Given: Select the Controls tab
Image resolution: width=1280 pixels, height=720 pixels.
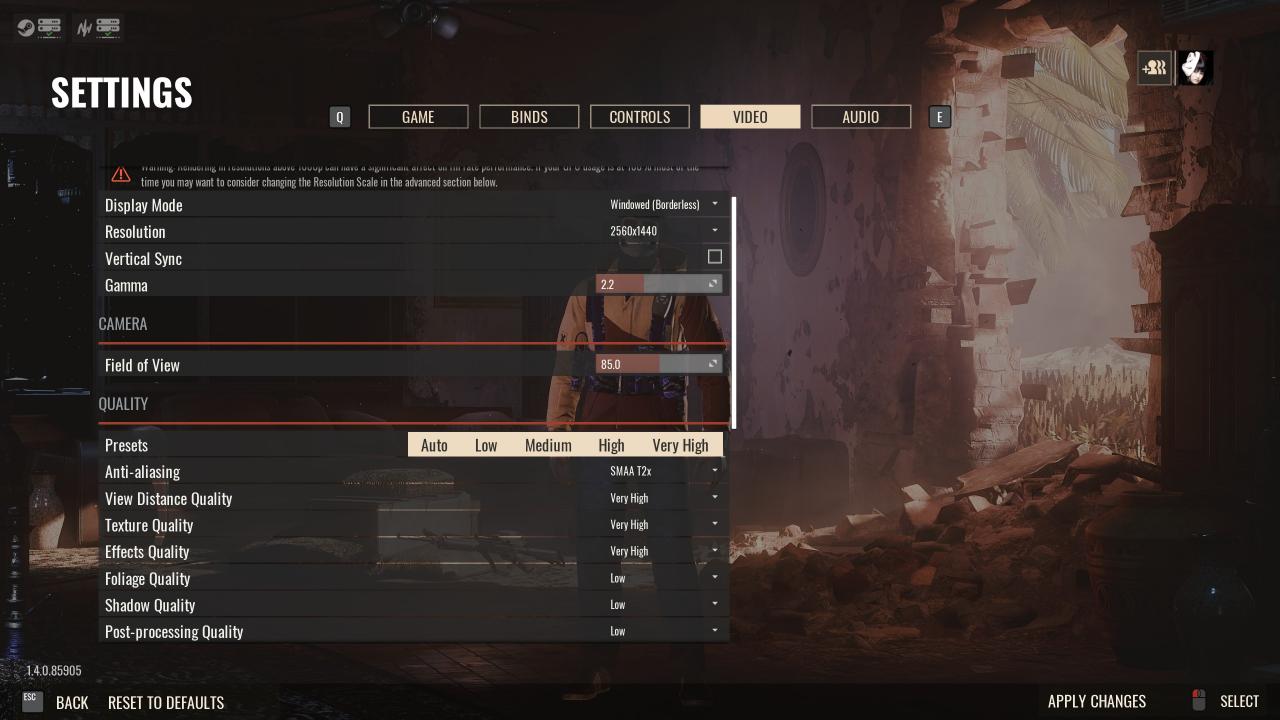Looking at the screenshot, I should click(x=639, y=117).
